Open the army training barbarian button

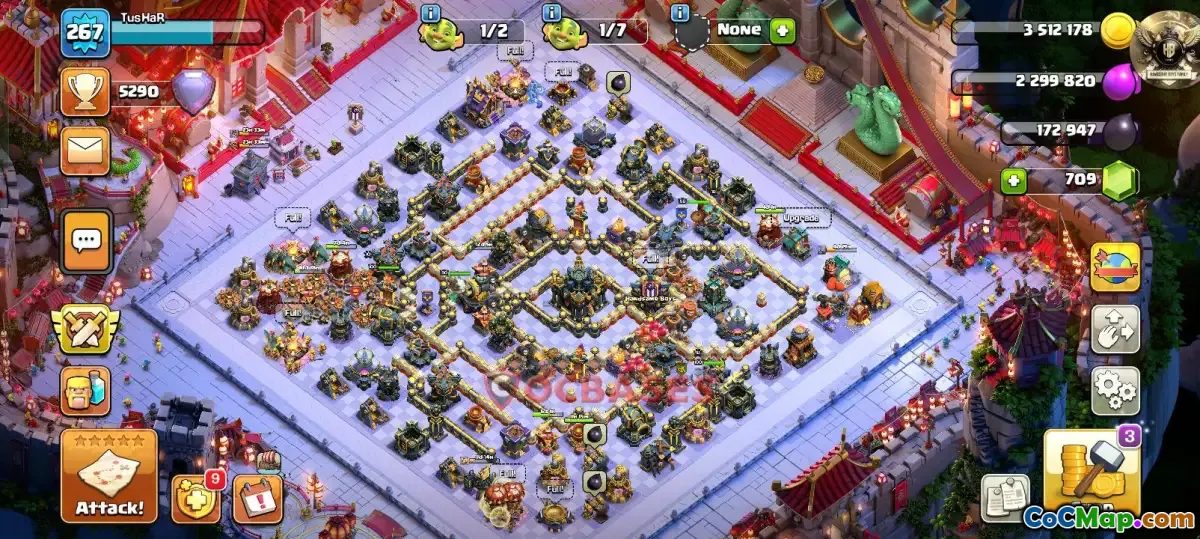[x=85, y=388]
